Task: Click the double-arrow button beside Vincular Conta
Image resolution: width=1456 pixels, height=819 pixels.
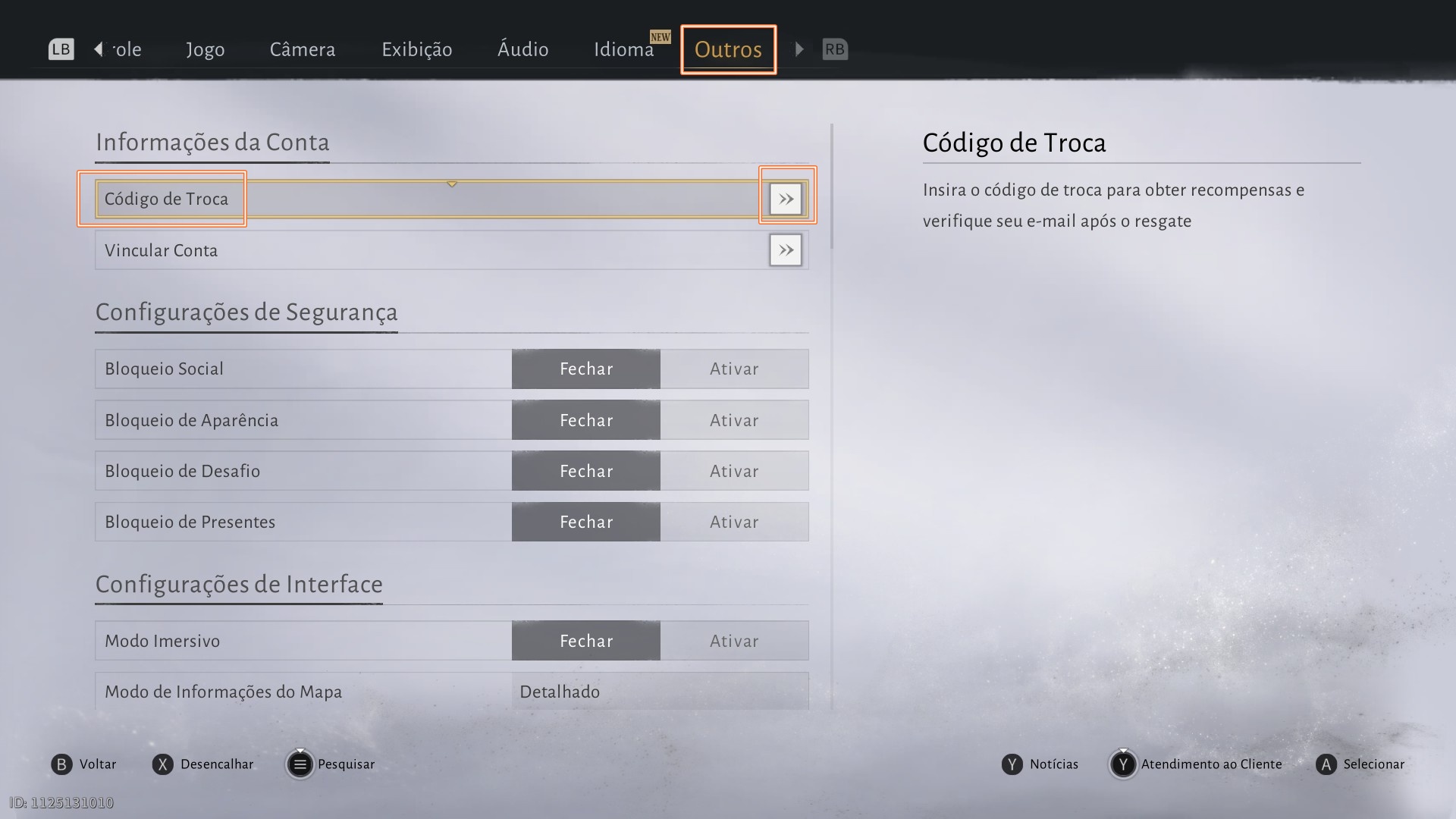Action: coord(786,250)
